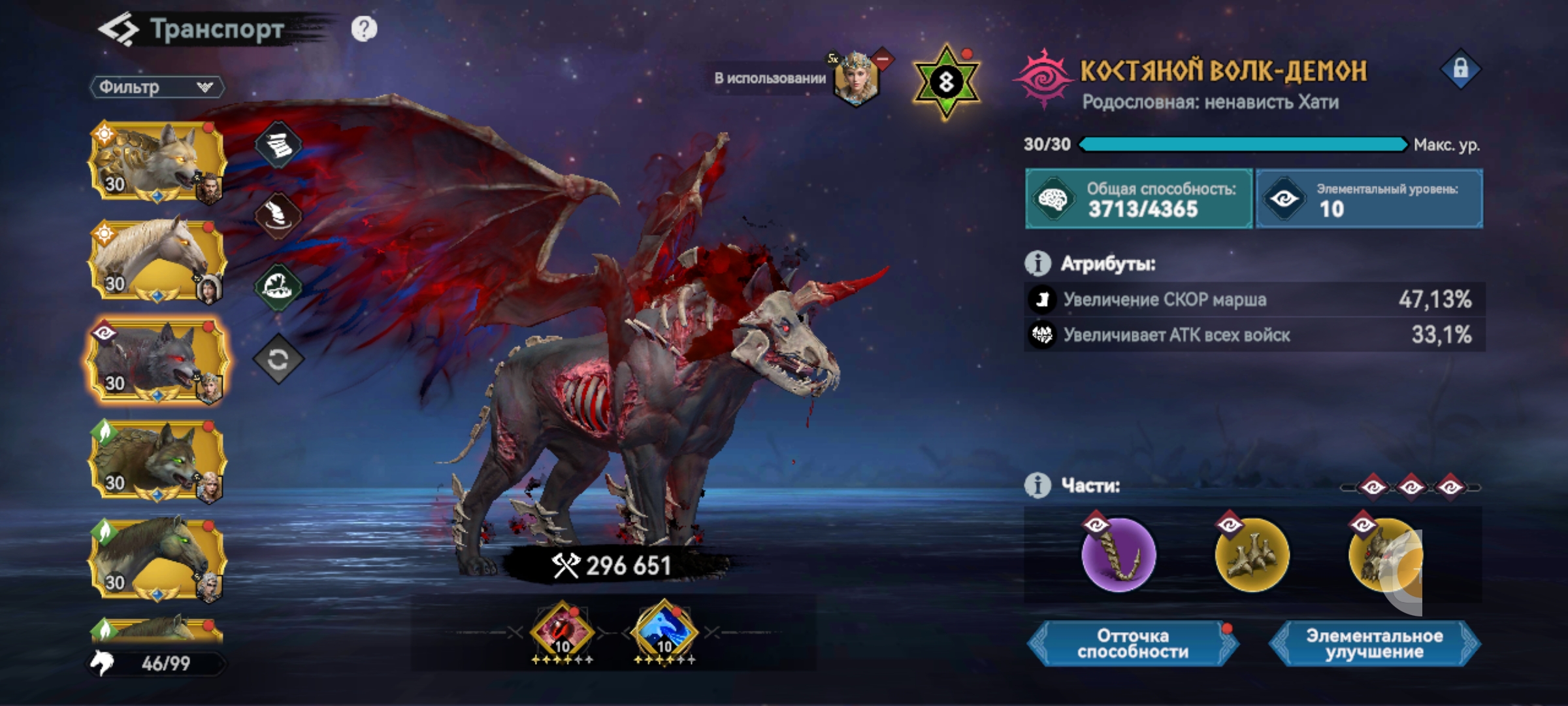Select the armored gold wolf mount
Image resolution: width=1568 pixels, height=706 pixels.
tap(157, 161)
